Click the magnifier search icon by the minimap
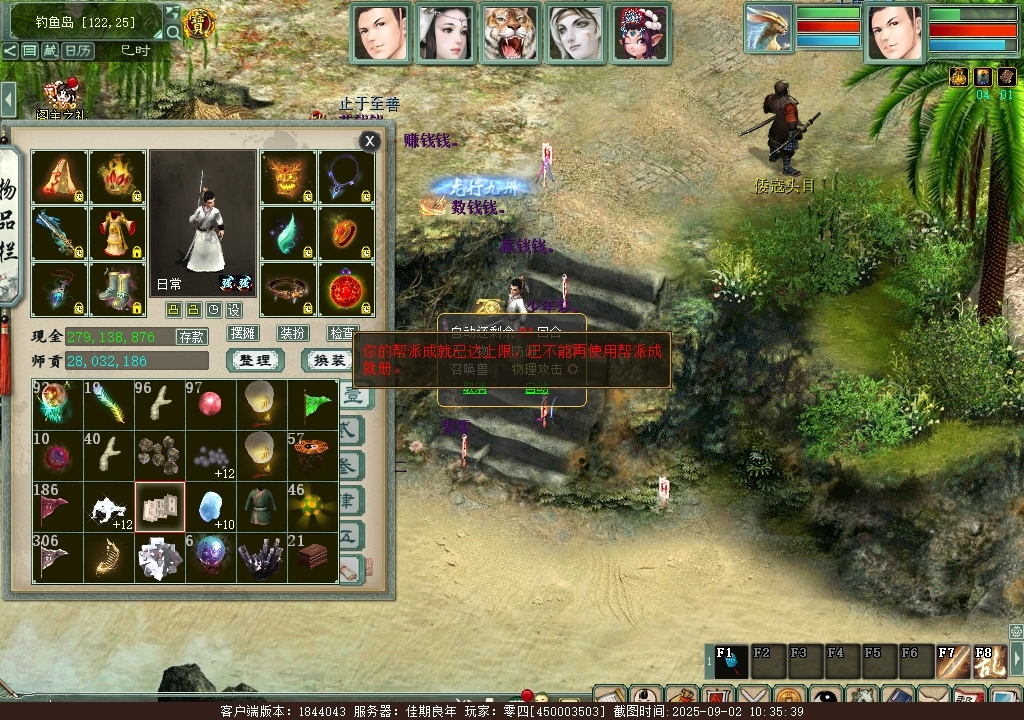The height and width of the screenshot is (720, 1024). pos(173,32)
